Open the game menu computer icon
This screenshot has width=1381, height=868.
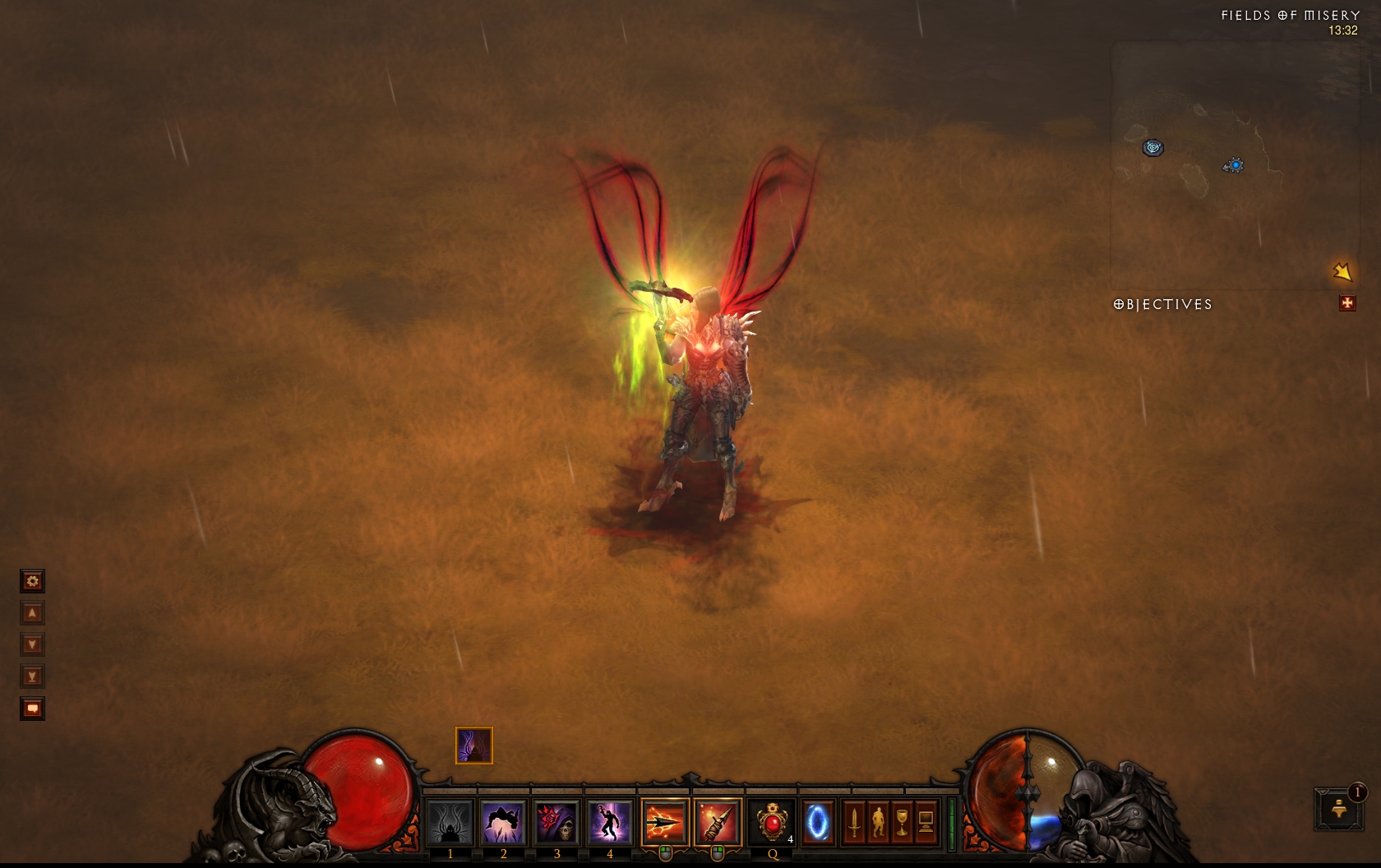click(926, 821)
